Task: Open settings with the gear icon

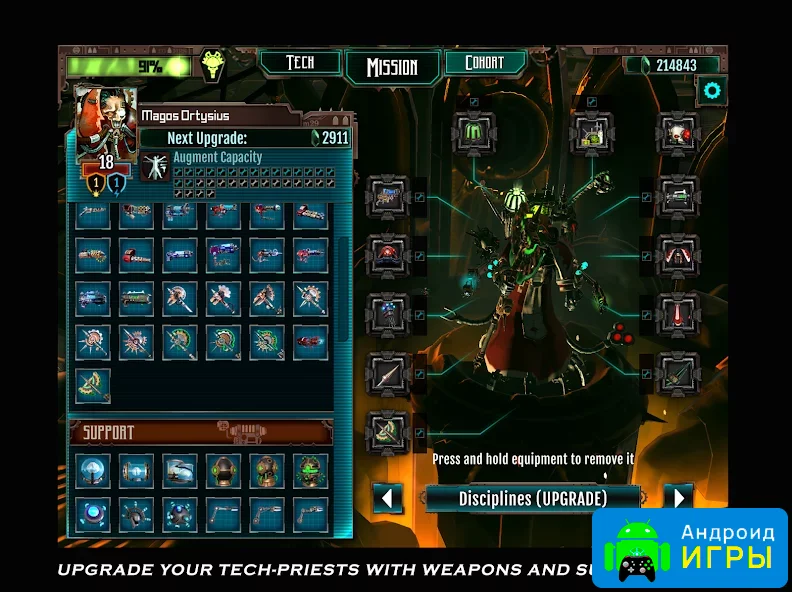Action: click(x=712, y=91)
